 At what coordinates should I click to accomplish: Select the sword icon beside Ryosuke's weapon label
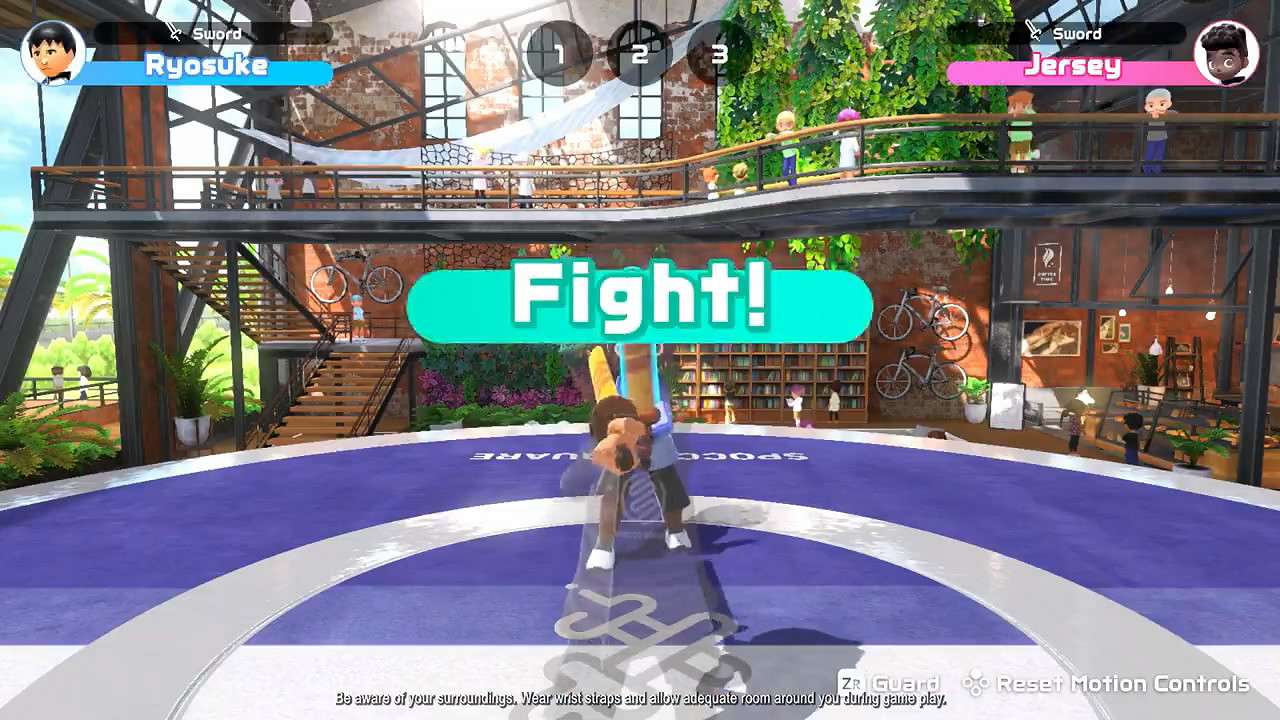(175, 34)
